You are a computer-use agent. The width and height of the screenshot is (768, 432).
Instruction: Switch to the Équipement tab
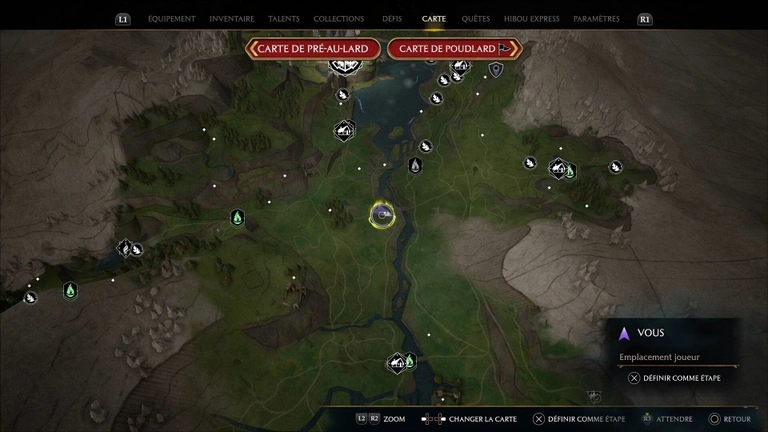pyautogui.click(x=171, y=19)
